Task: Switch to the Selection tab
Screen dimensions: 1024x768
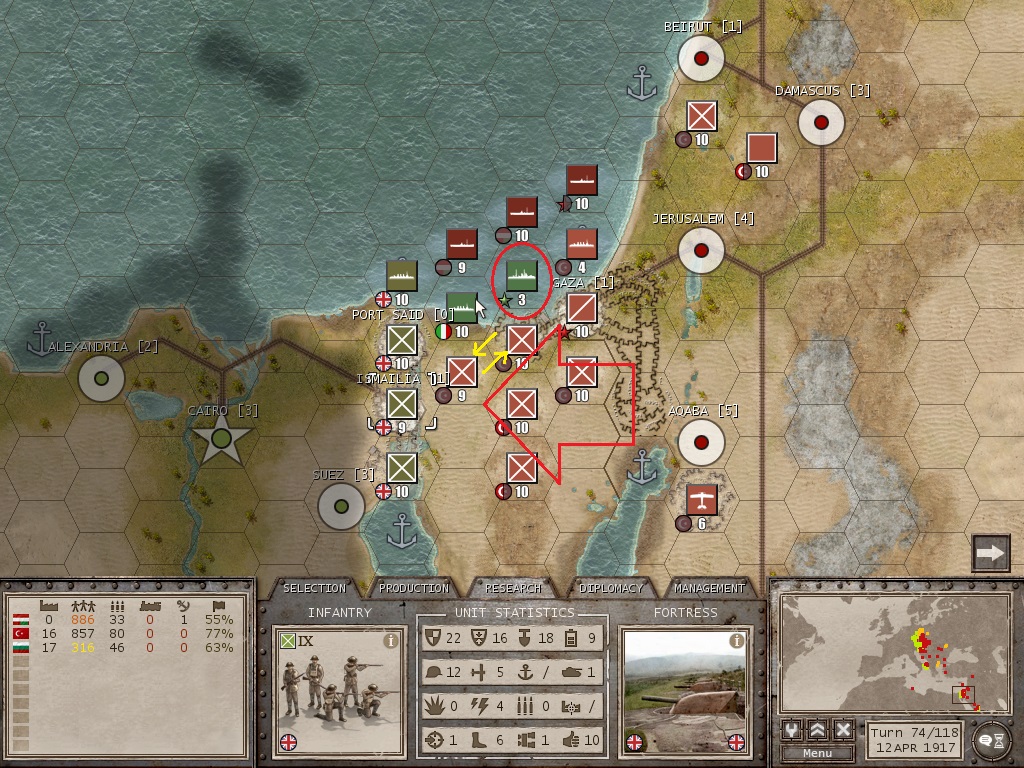Action: coord(314,588)
